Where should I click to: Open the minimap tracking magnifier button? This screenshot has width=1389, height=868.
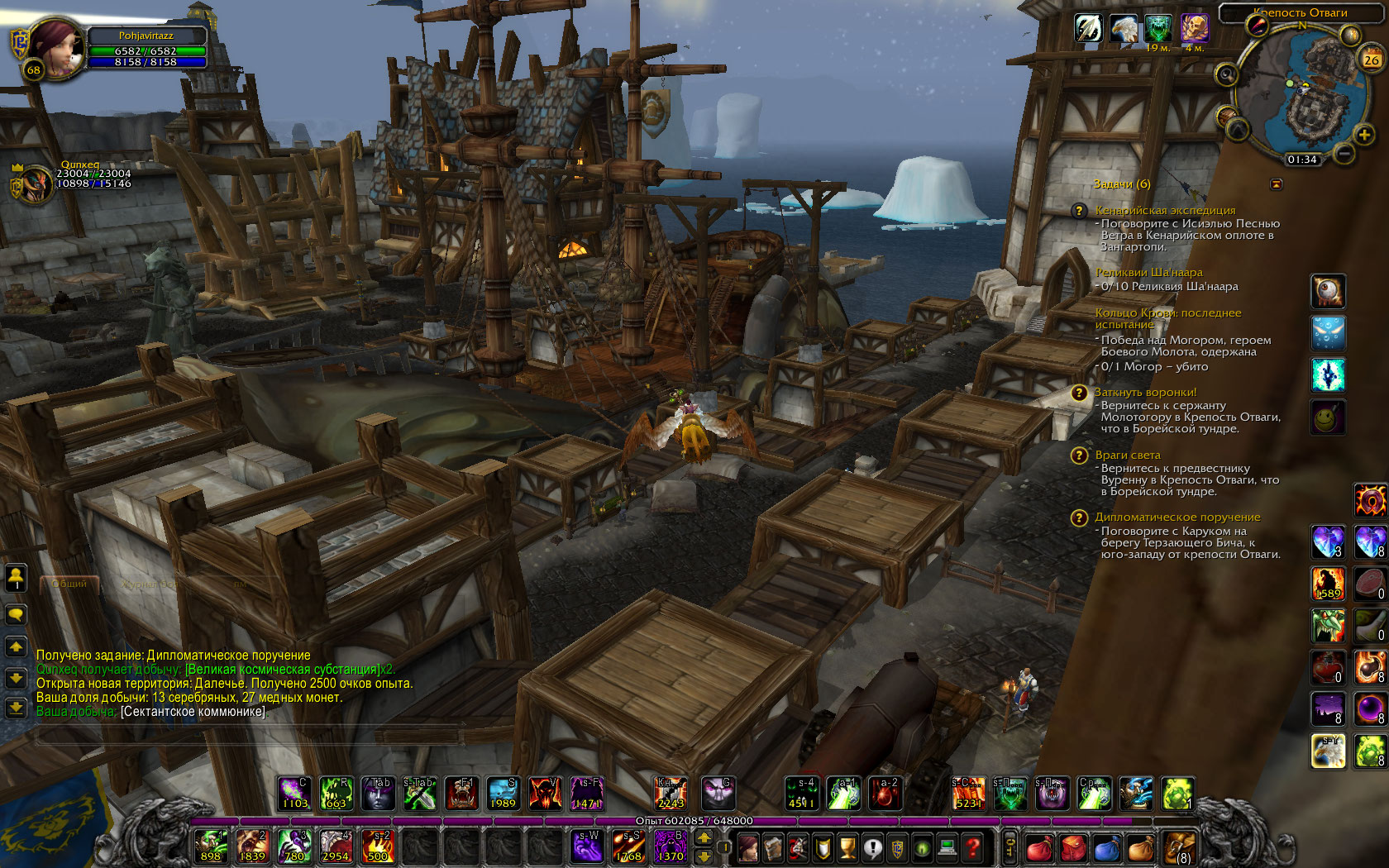(x=1226, y=75)
